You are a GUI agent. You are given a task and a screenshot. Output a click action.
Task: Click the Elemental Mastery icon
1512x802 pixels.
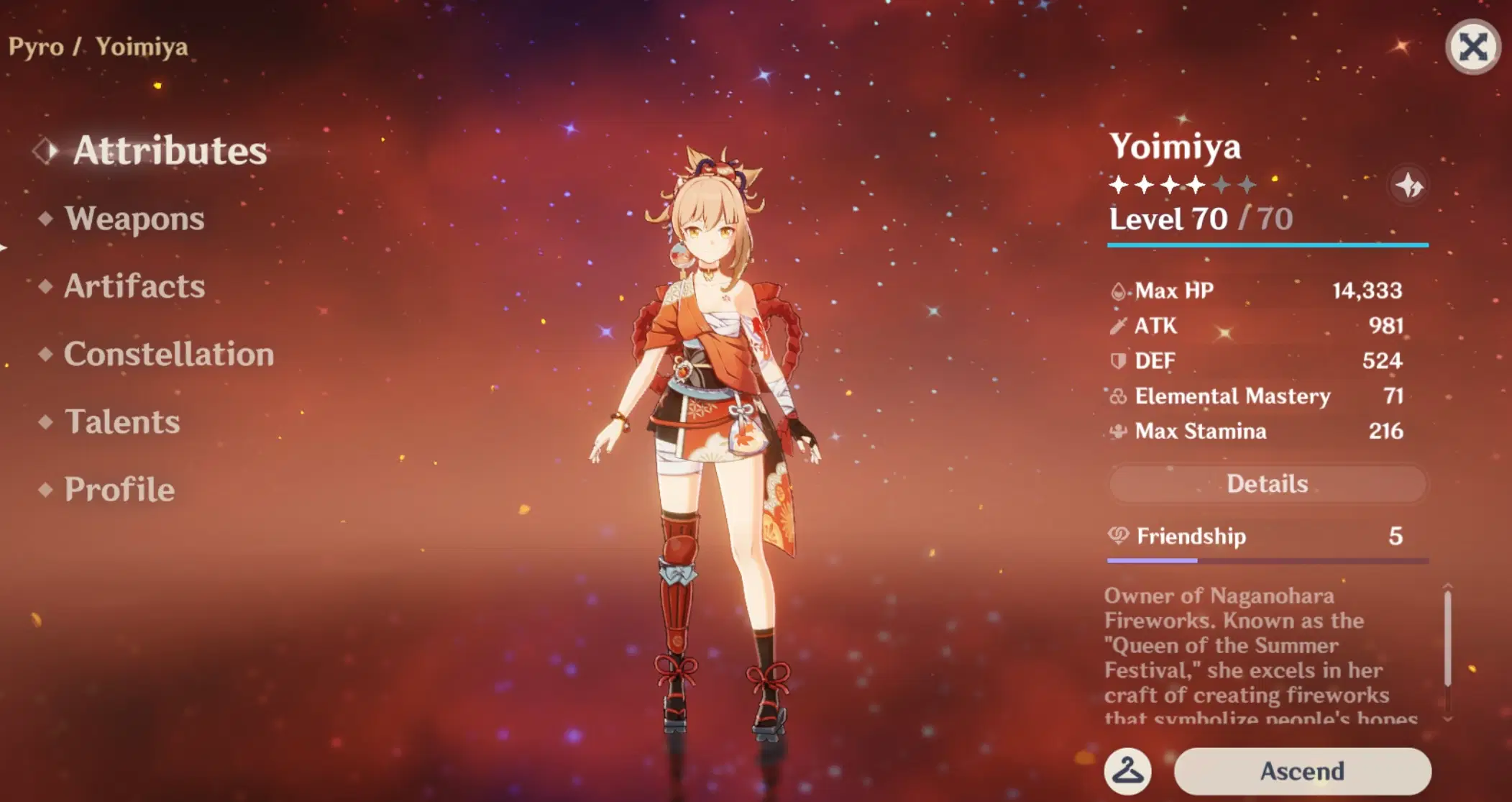coord(1119,396)
